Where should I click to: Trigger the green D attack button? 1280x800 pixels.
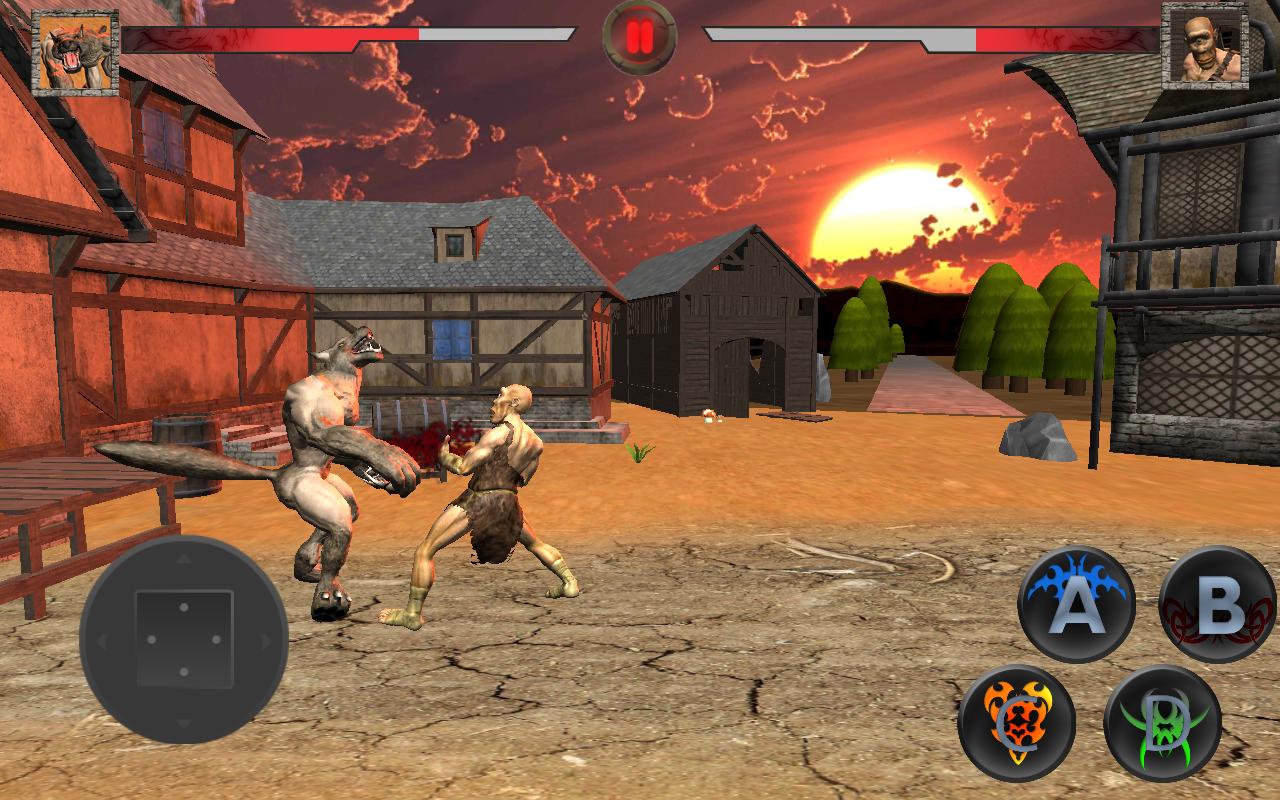click(1162, 723)
